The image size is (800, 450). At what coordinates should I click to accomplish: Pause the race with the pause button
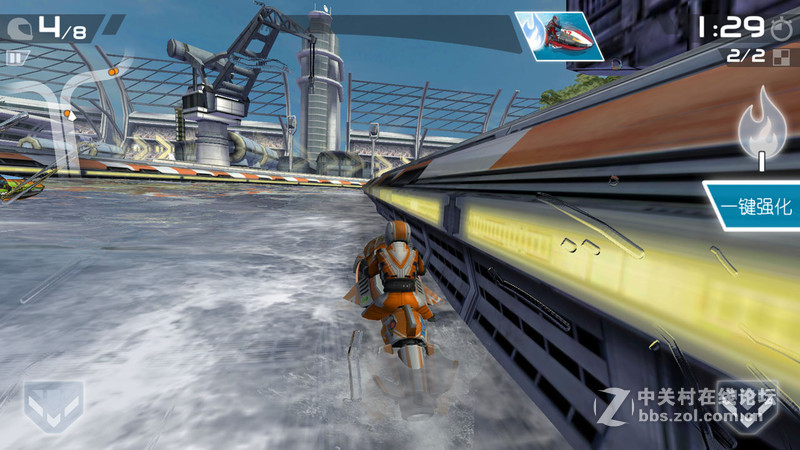[x=14, y=58]
